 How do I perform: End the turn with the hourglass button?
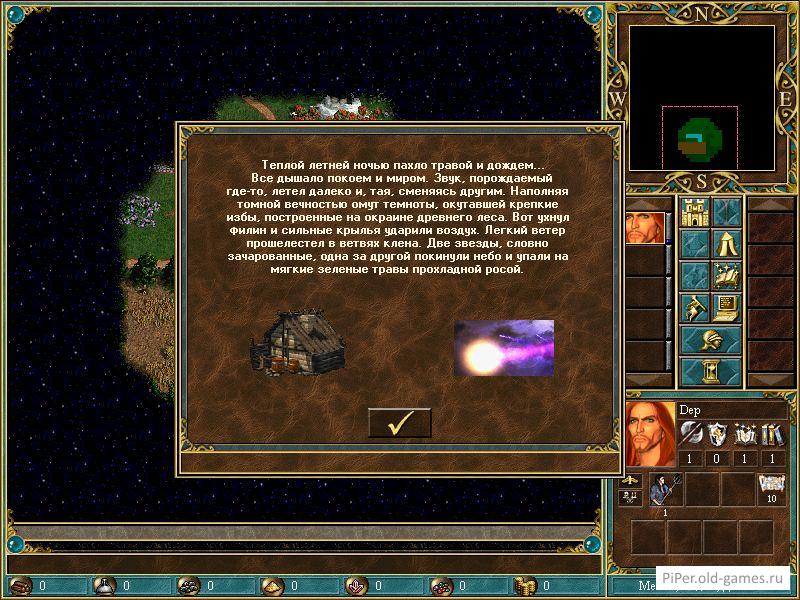711,372
